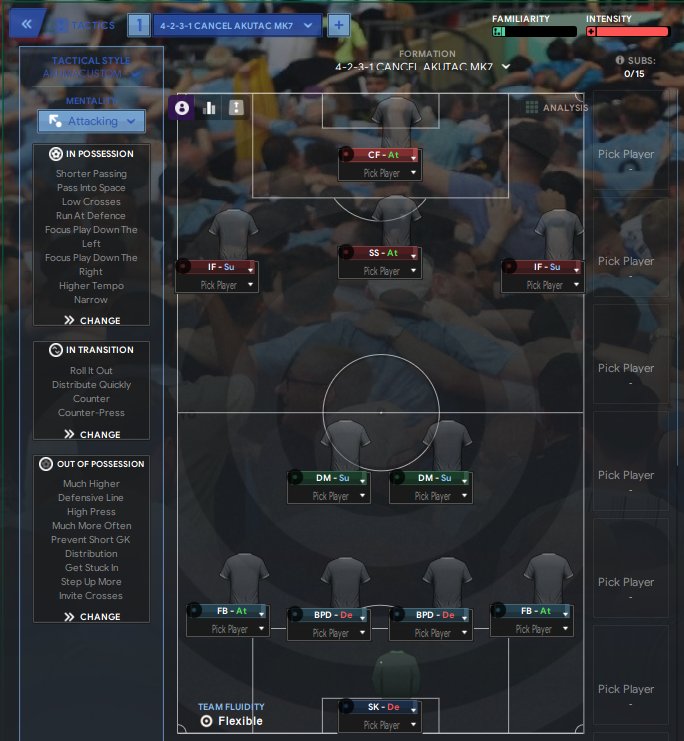
Task: Open the tactical style dropdown
Action: tap(91, 73)
